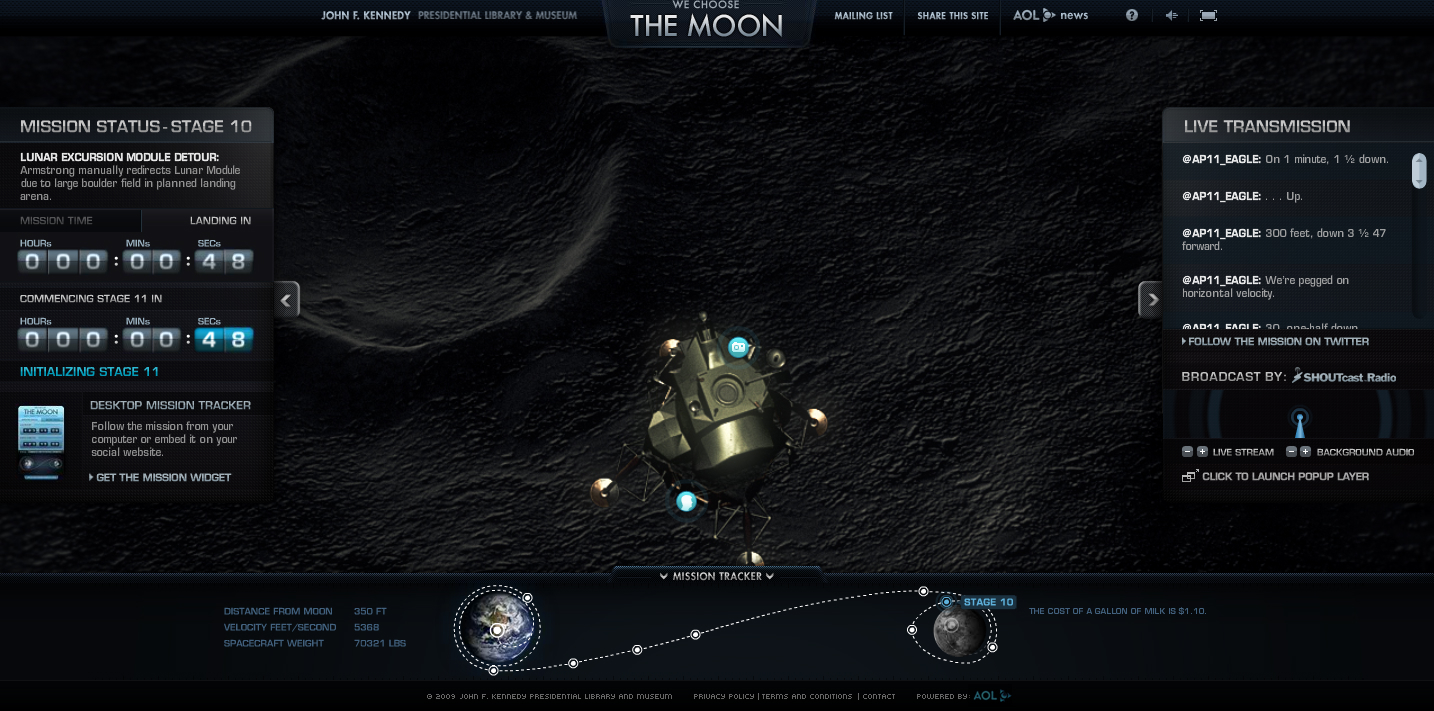
Task: Open the question mark help icon
Action: (x=1132, y=15)
